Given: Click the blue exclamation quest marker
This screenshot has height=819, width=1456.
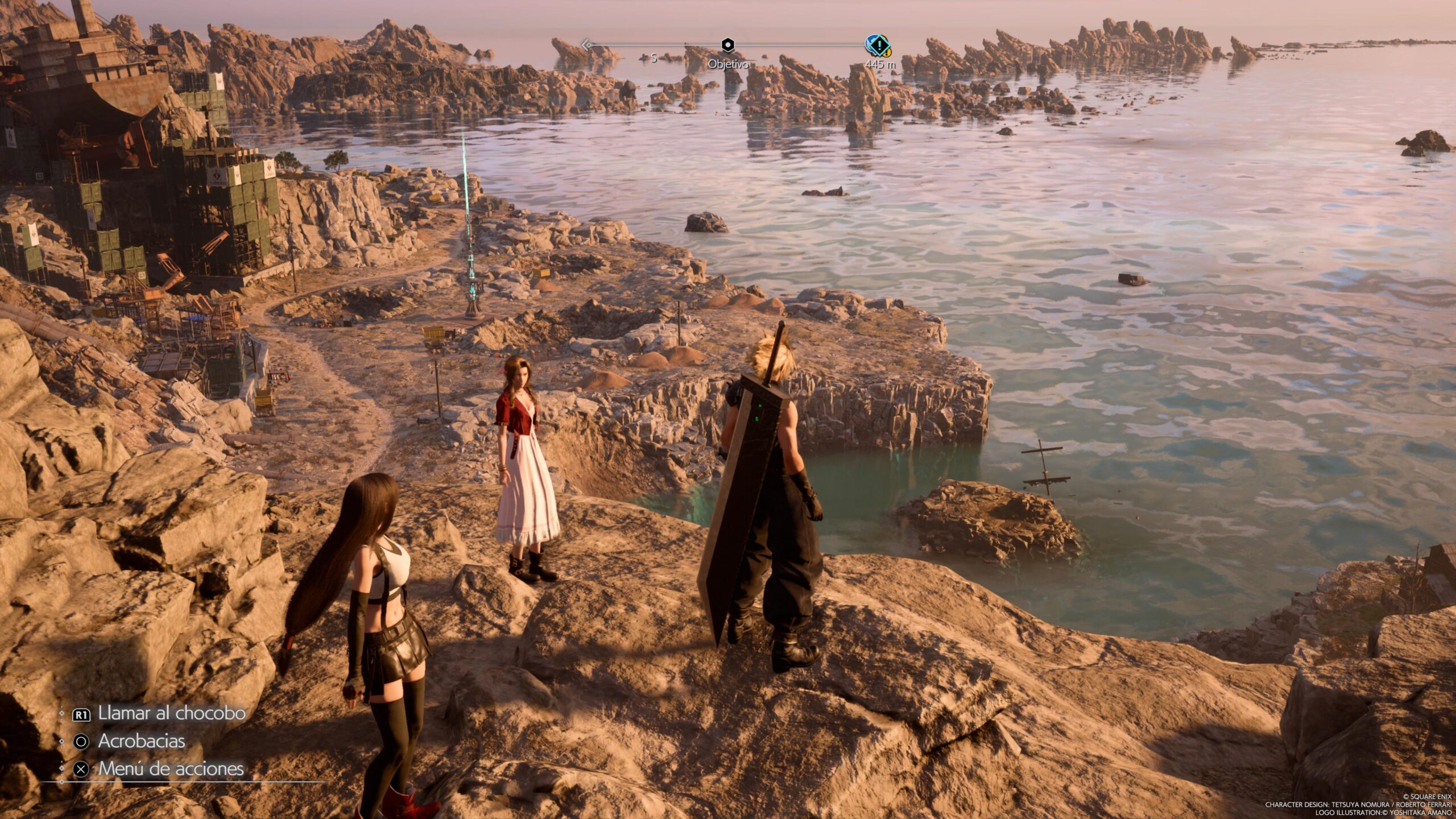Looking at the screenshot, I should tap(878, 44).
